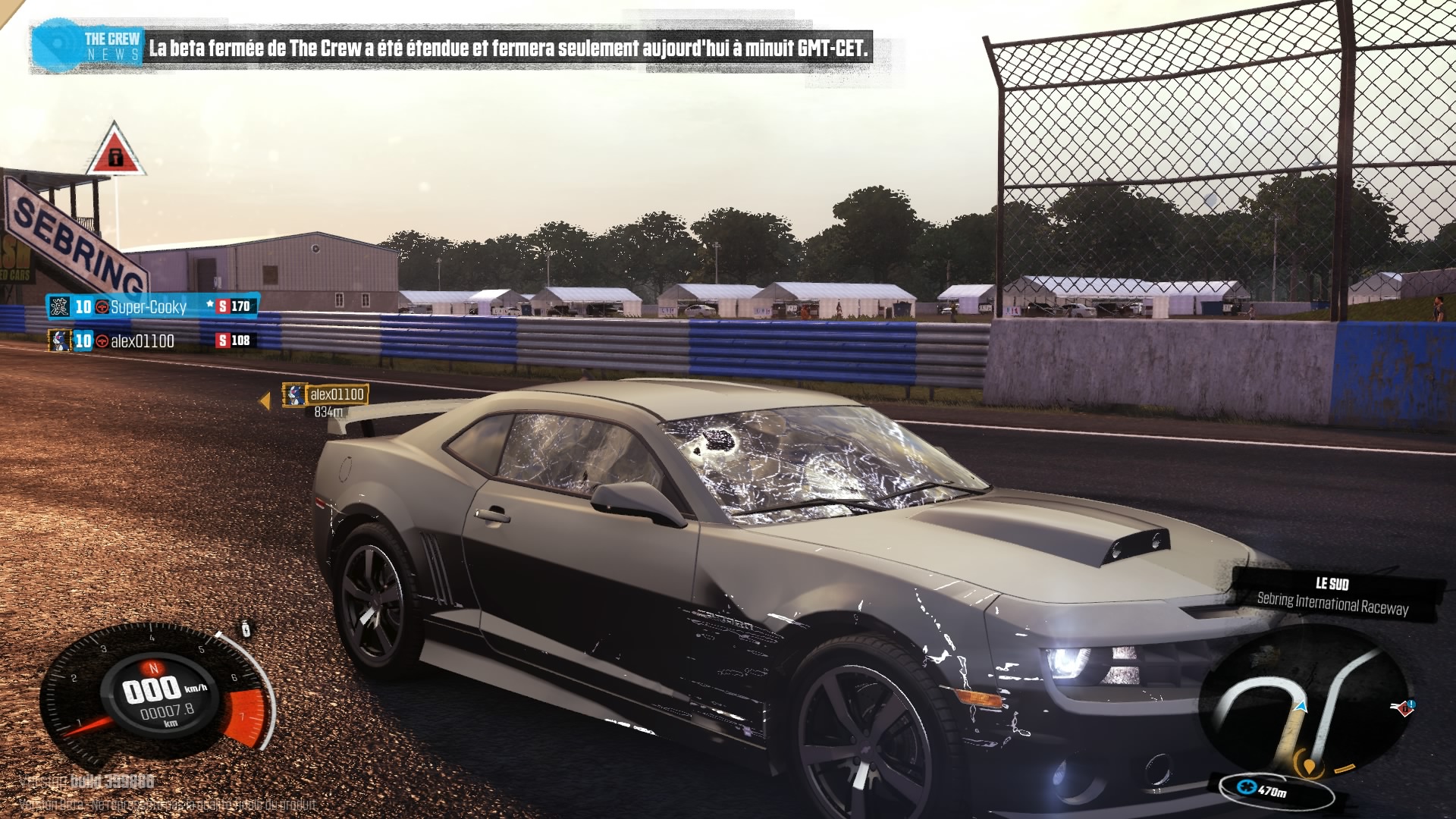This screenshot has height=819, width=1456.
Task: Open the circular minimap
Action: [x=1305, y=704]
